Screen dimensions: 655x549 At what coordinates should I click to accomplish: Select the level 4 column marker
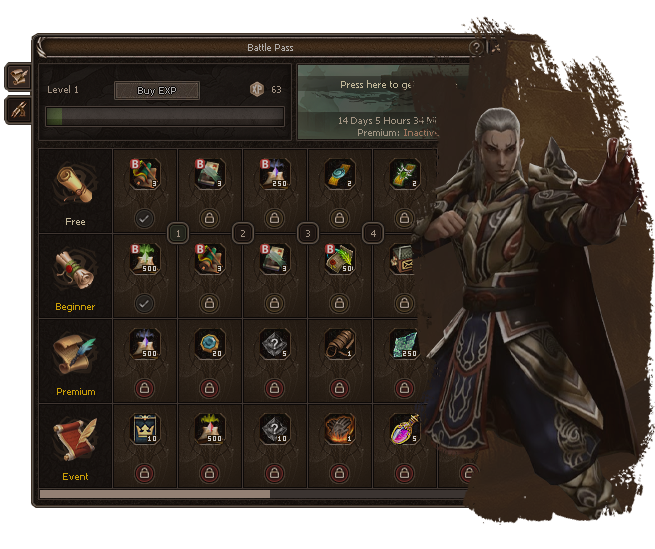click(373, 233)
